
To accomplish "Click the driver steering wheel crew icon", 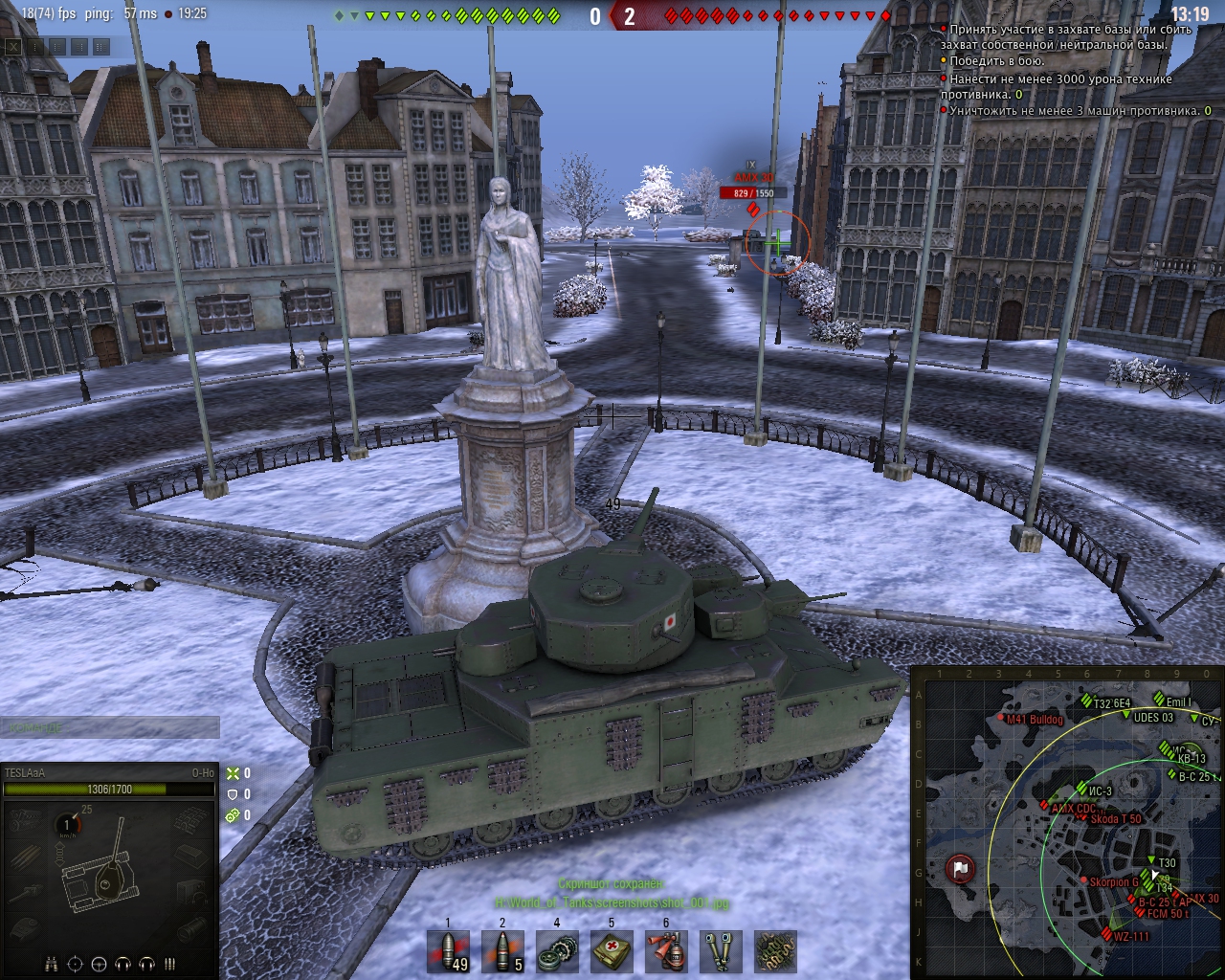I will point(99,964).
